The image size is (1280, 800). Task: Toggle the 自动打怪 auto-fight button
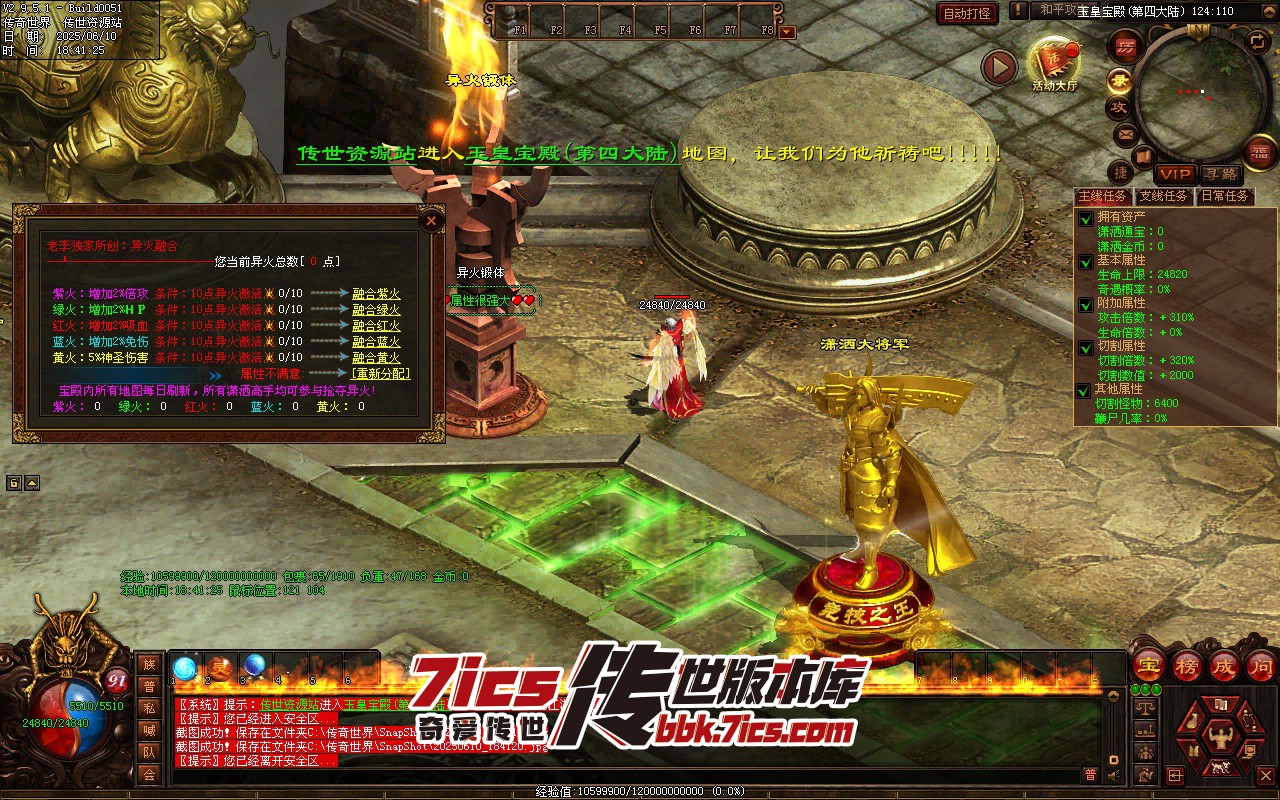pyautogui.click(x=968, y=13)
